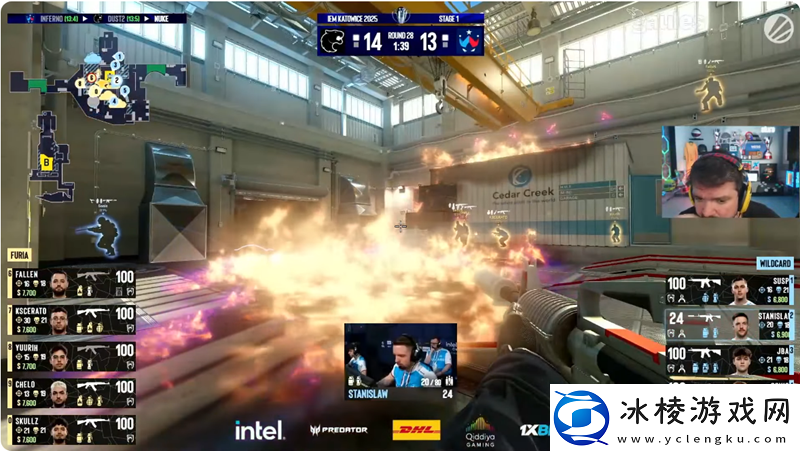
Task: Click the FURIA team name label
Action: pyautogui.click(x=21, y=256)
